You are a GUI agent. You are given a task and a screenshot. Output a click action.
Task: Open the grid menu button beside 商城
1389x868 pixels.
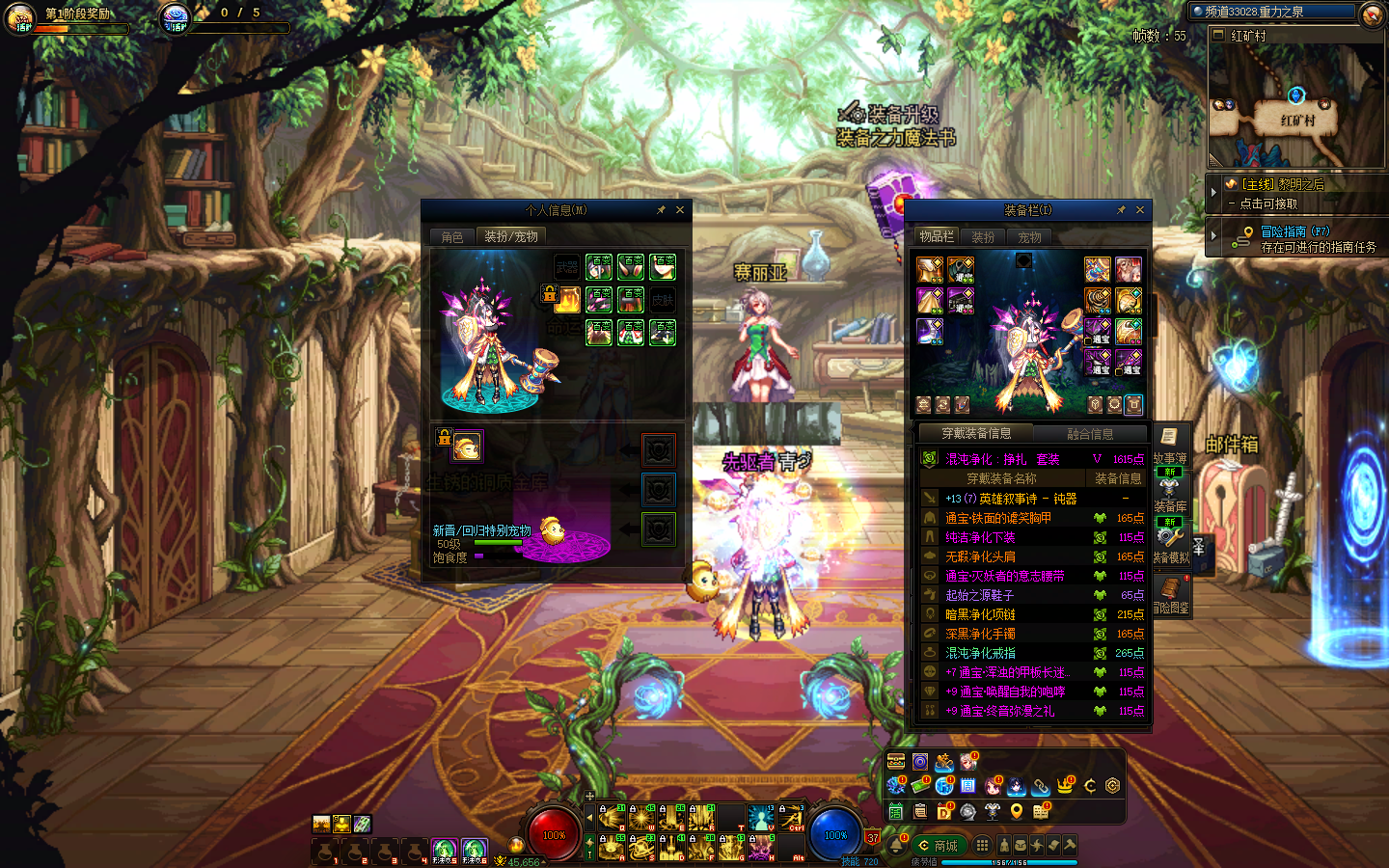click(982, 846)
